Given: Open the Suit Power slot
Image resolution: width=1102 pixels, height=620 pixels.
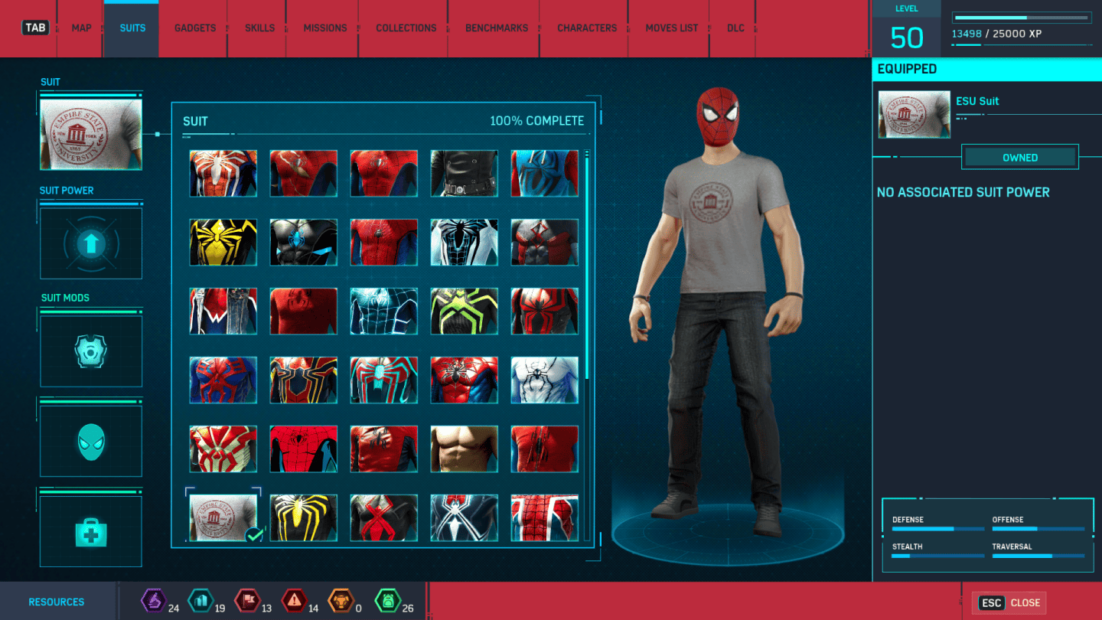Looking at the screenshot, I should (x=91, y=243).
